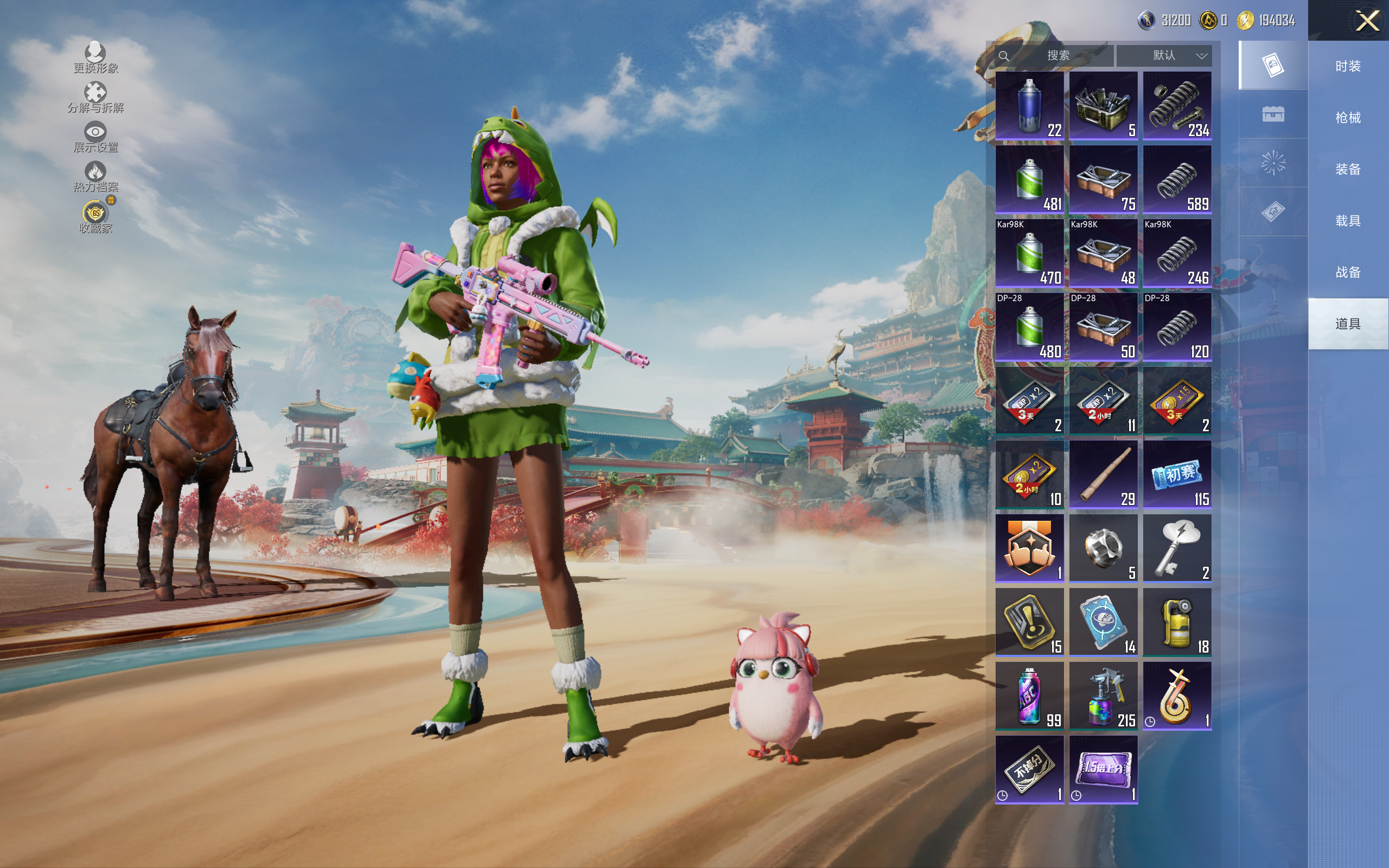Viewport: 1389px width, 868px height.
Task: Select the 1.5倍上分 card item
Action: click(x=1103, y=769)
